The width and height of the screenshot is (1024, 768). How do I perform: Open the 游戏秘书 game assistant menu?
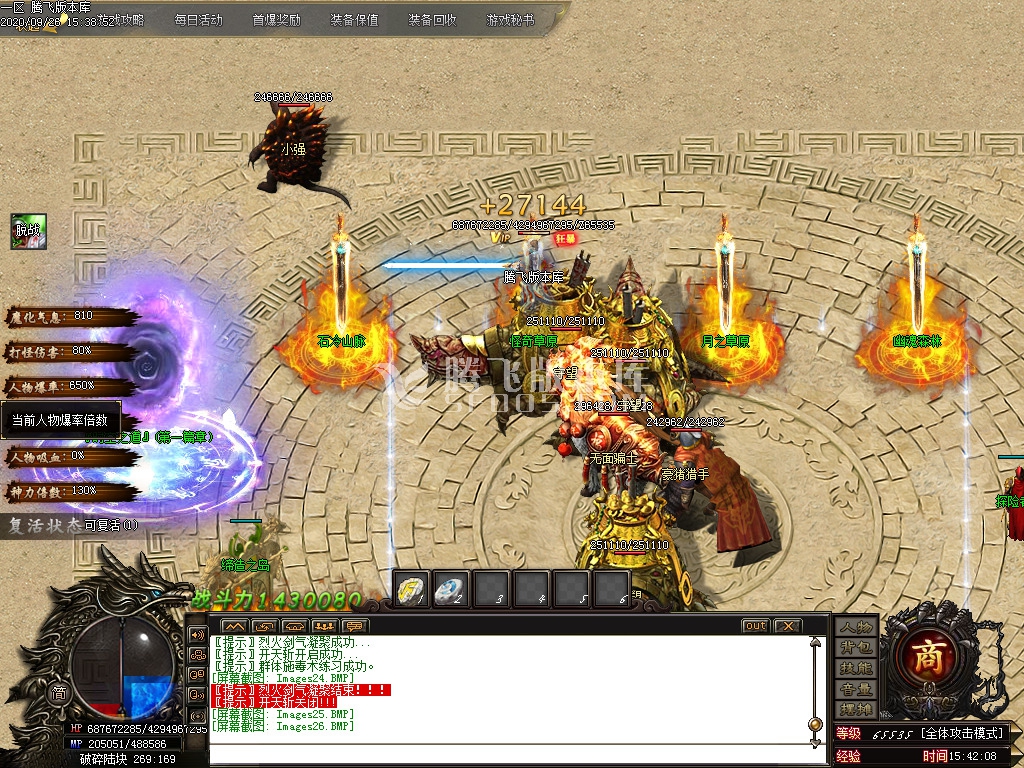(510, 19)
